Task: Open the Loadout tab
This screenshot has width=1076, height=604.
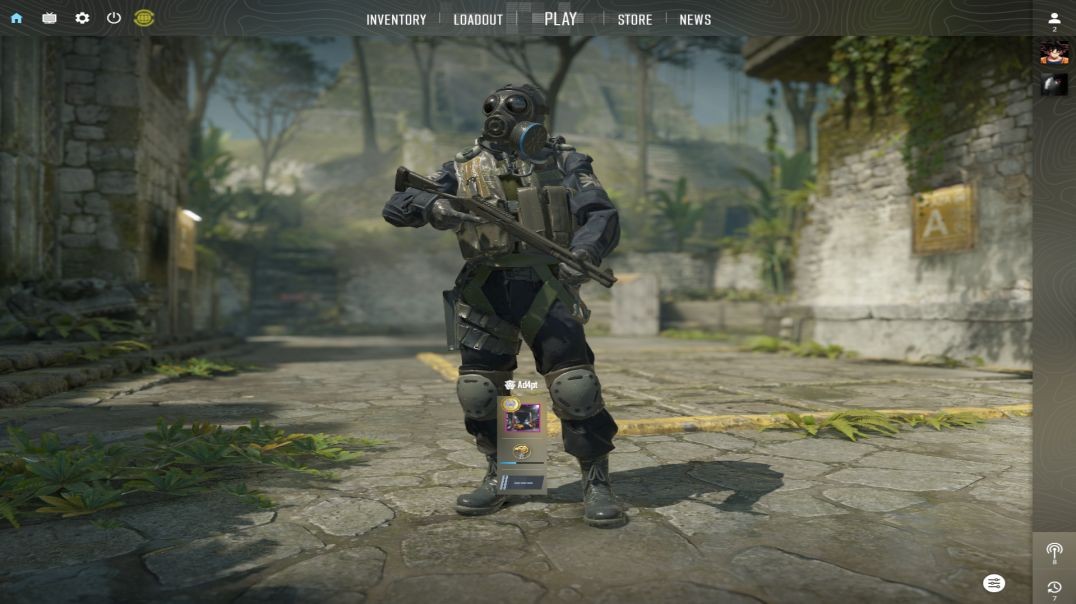Action: tap(478, 19)
